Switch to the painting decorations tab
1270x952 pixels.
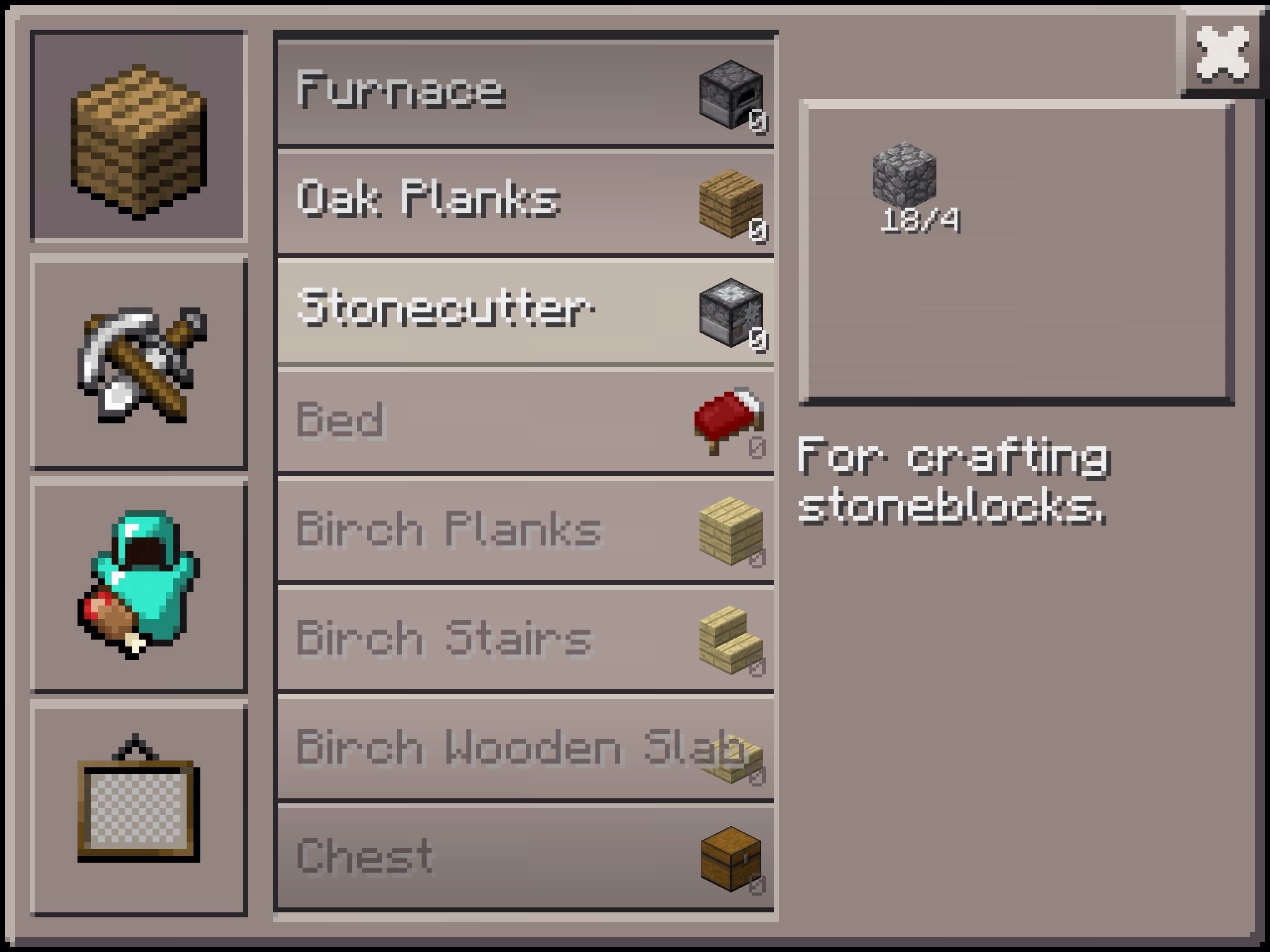139,809
